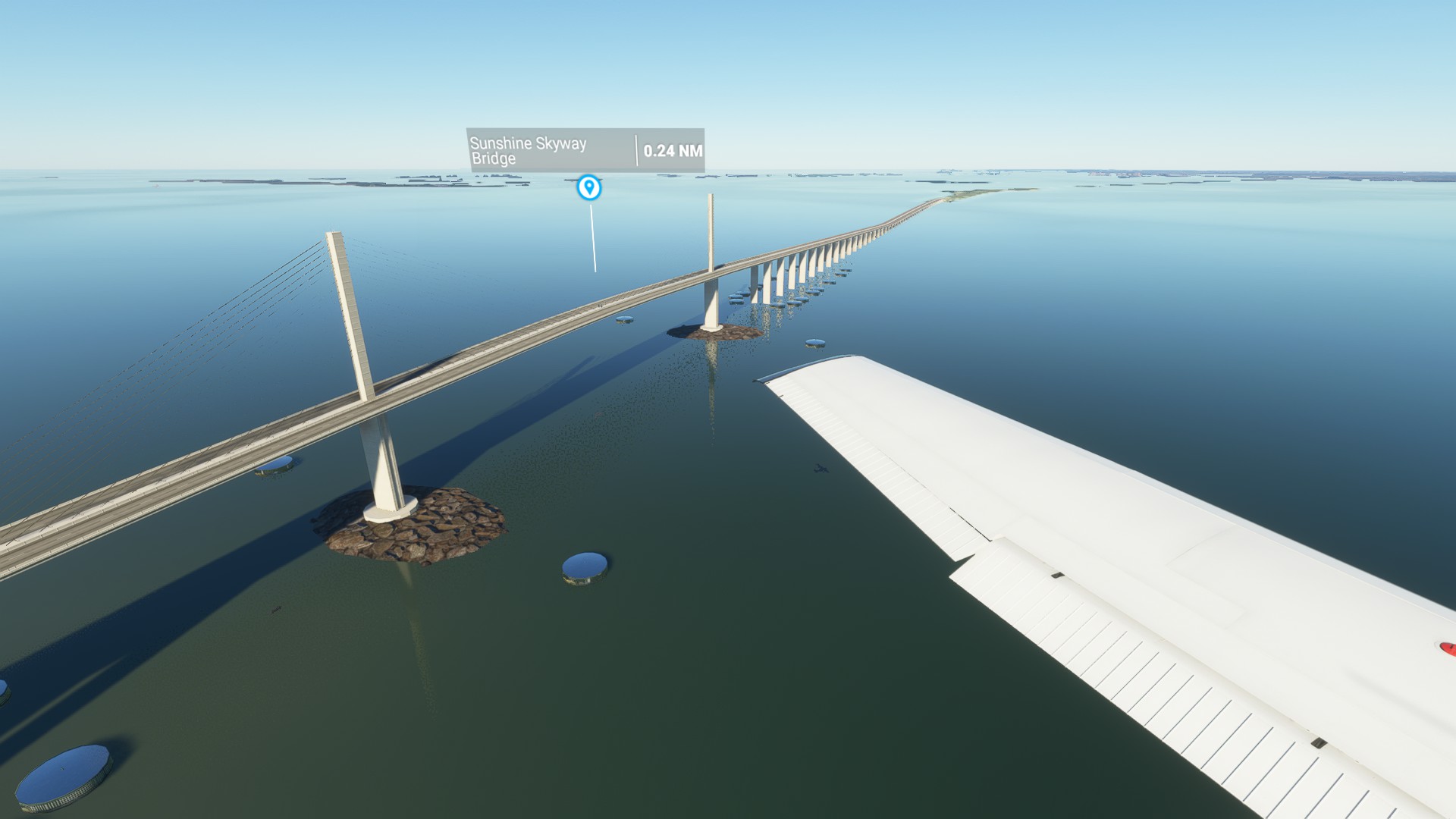Click the 0.24 NM distance tab section
1456x819 pixels.
click(673, 150)
